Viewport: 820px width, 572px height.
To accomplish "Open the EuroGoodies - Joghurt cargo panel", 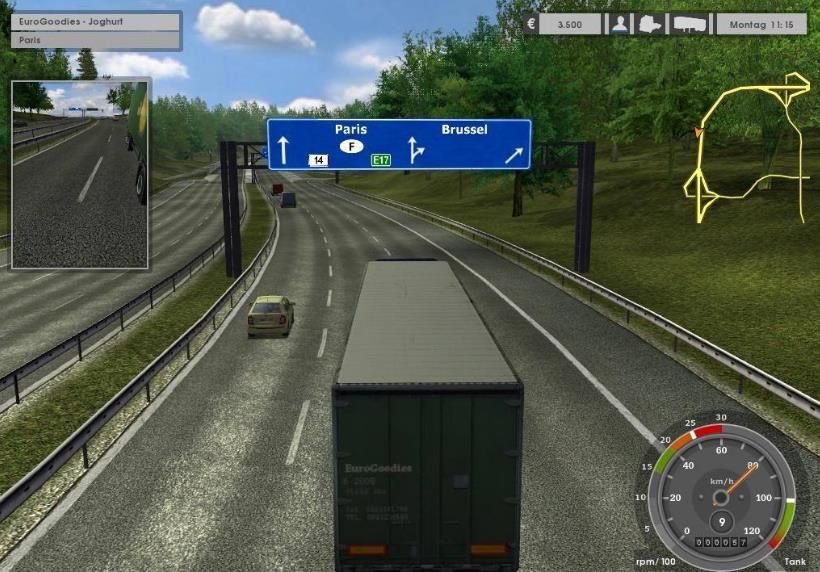I will click(96, 22).
